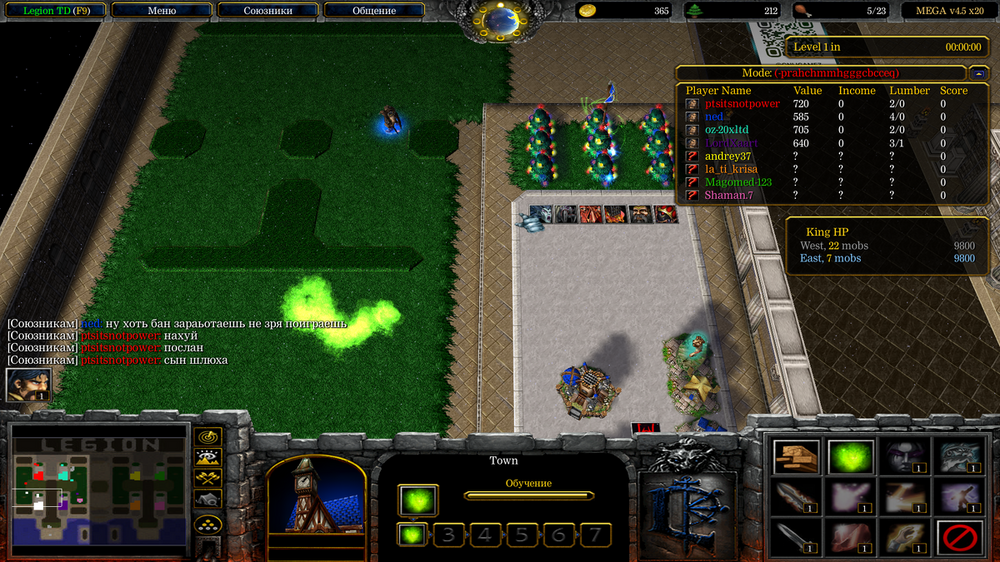This screenshot has width=1000, height=562.
Task: Choose the green glowing orb command
Action: pos(850,457)
